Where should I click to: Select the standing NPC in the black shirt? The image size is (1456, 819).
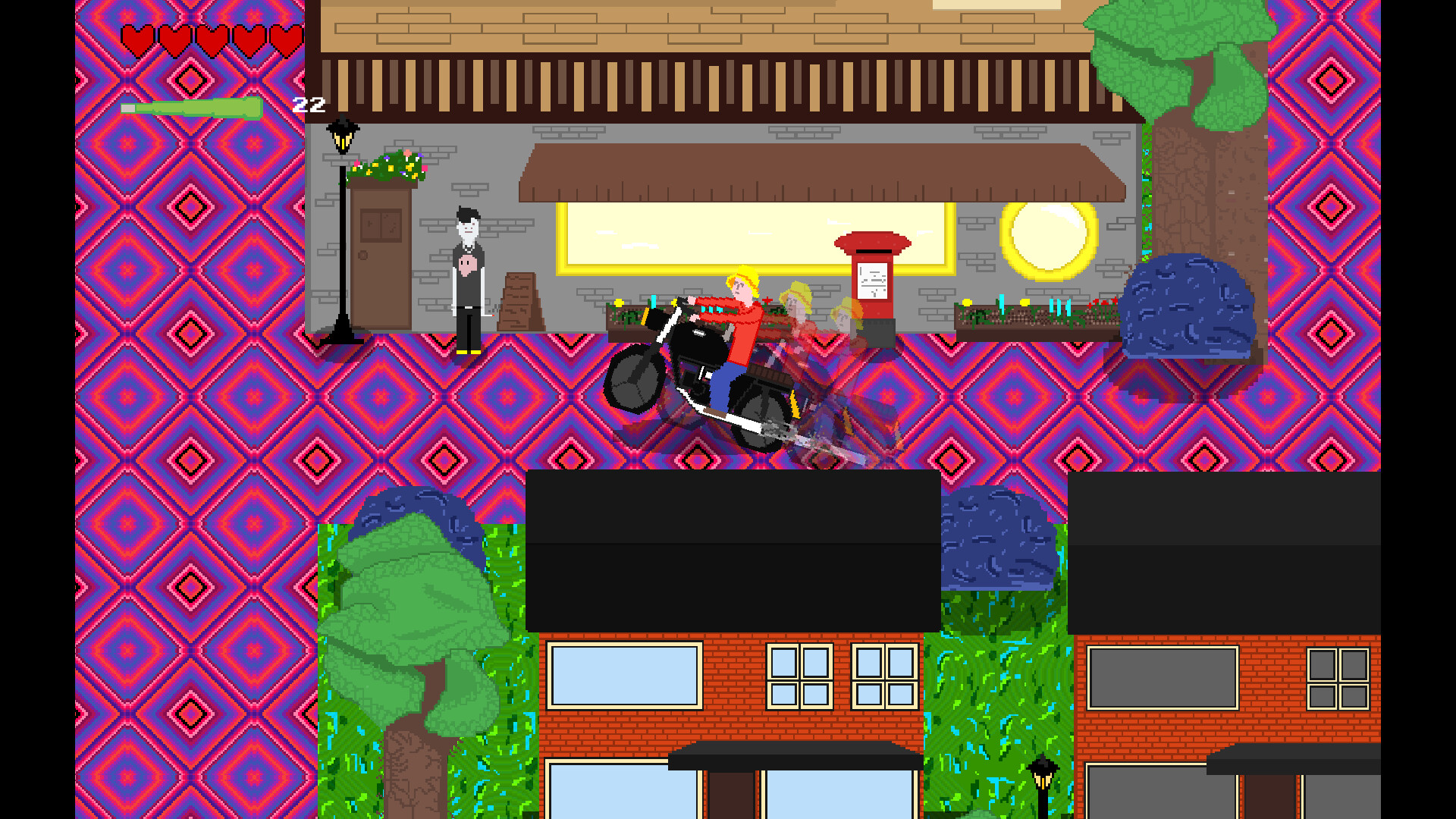[466, 265]
